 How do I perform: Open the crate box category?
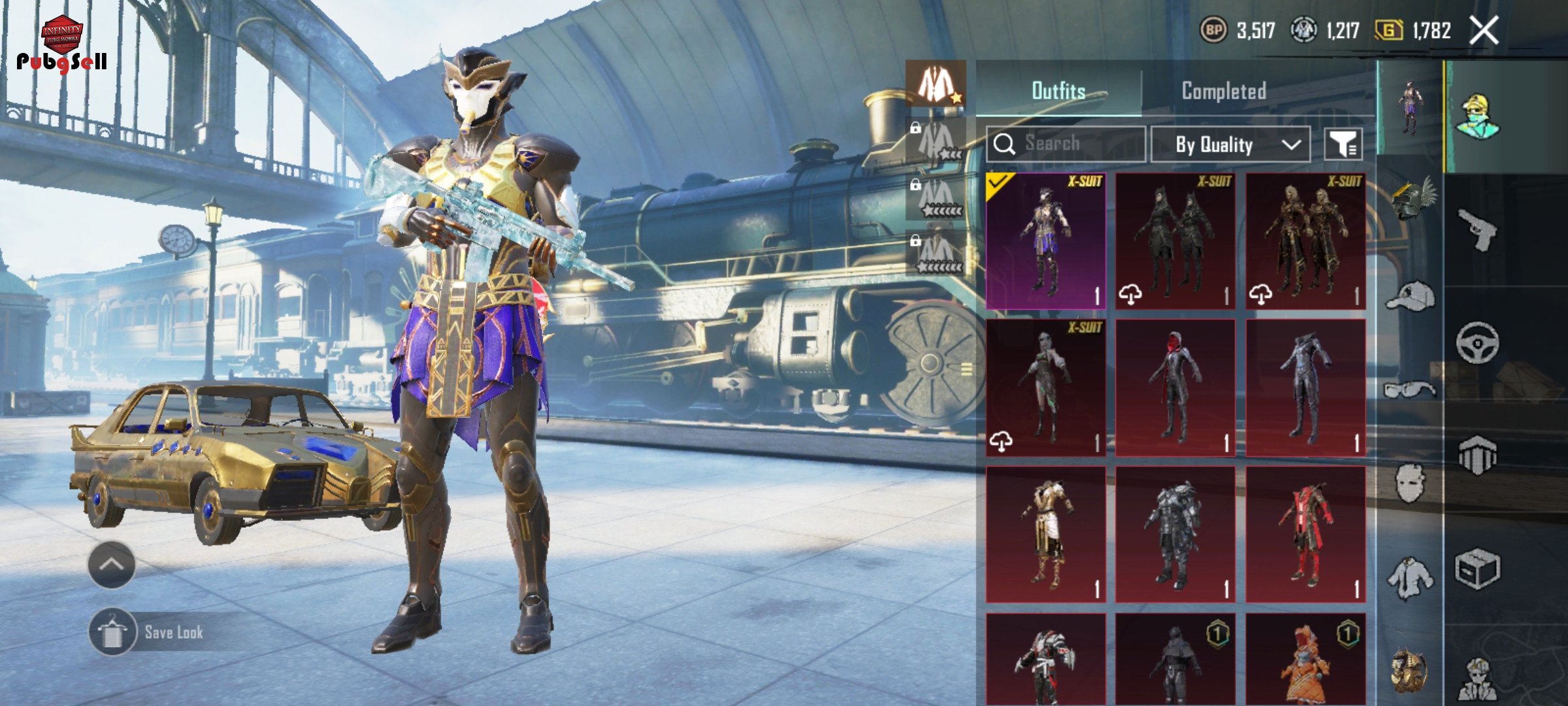point(1478,569)
